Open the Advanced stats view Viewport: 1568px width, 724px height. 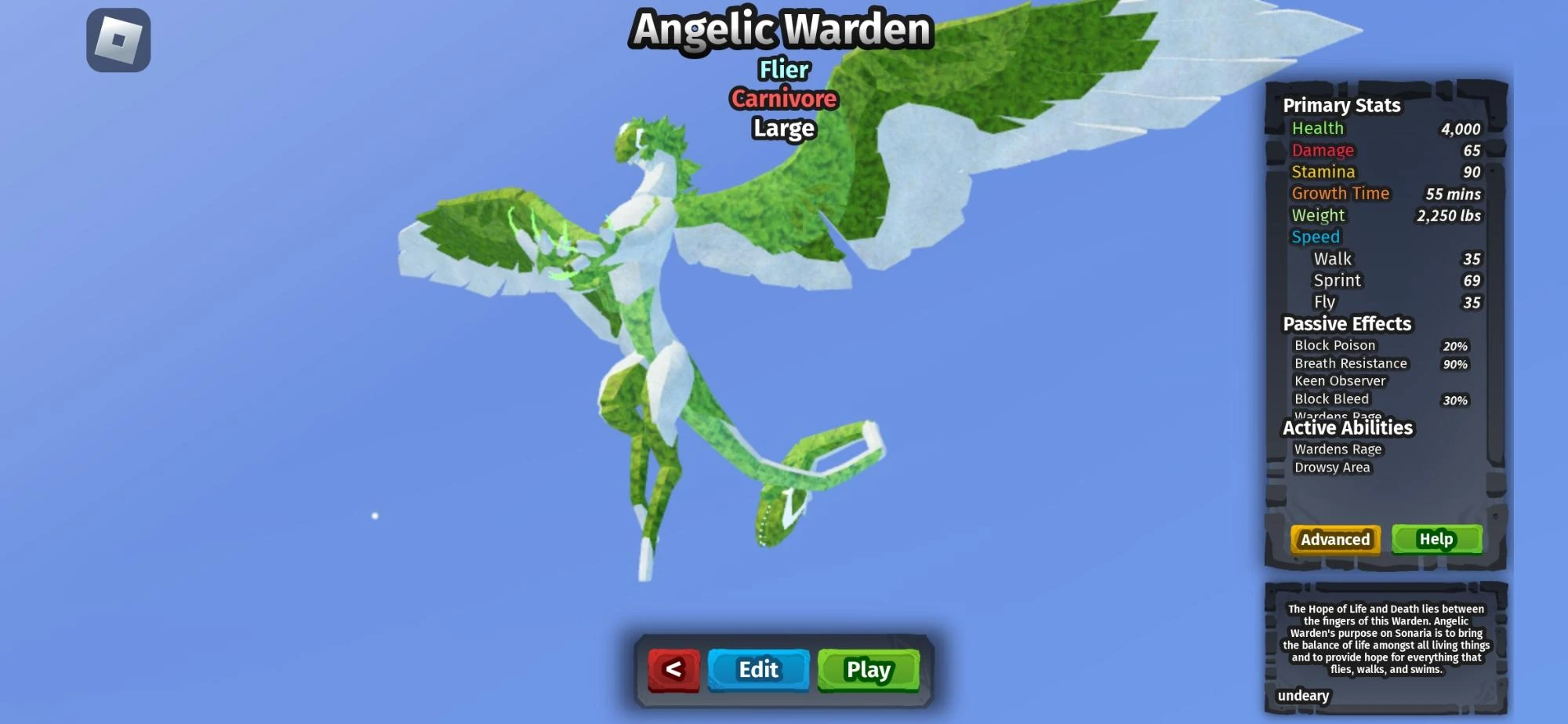1334,540
